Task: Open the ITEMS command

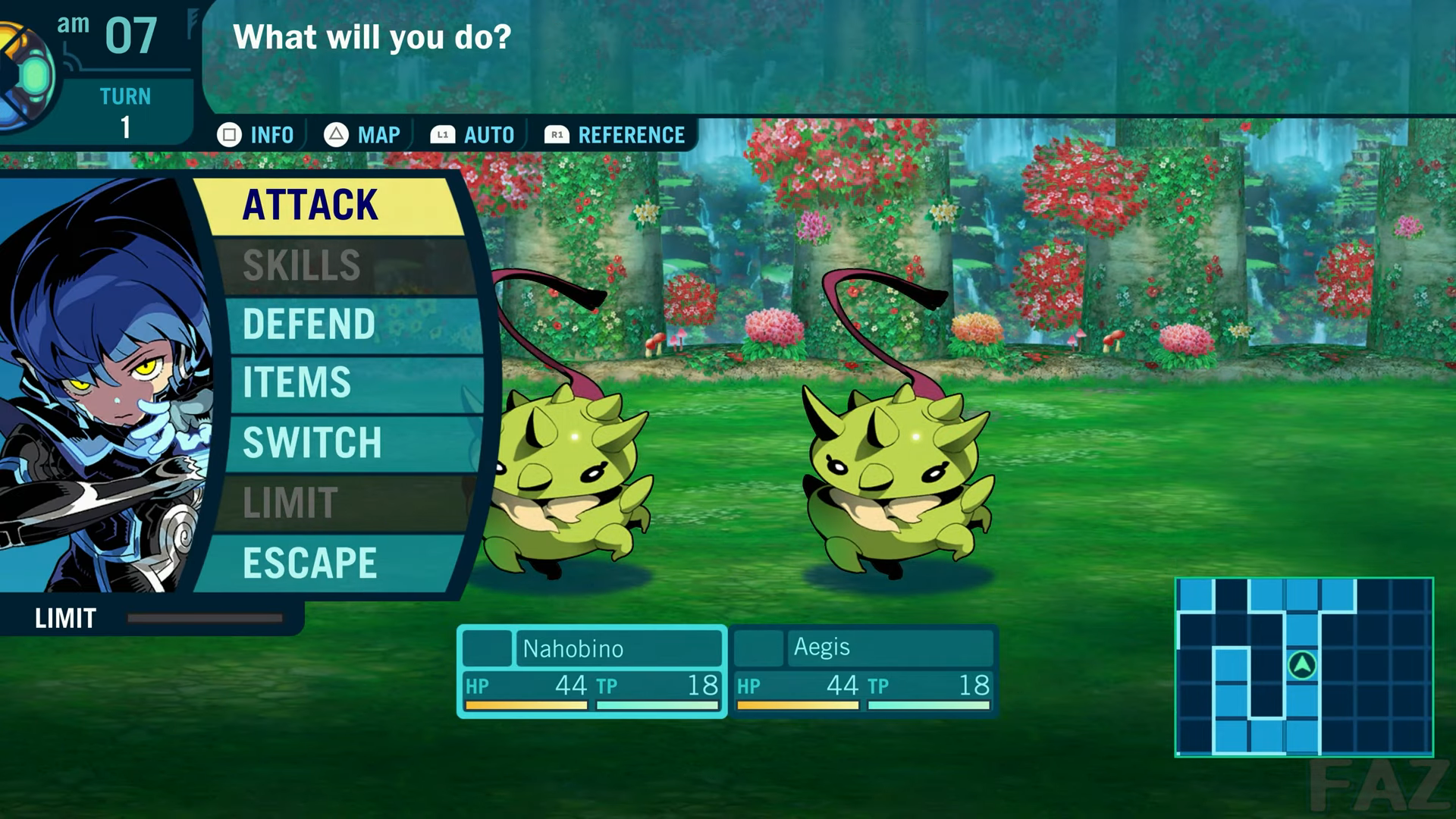Action: pos(300,383)
